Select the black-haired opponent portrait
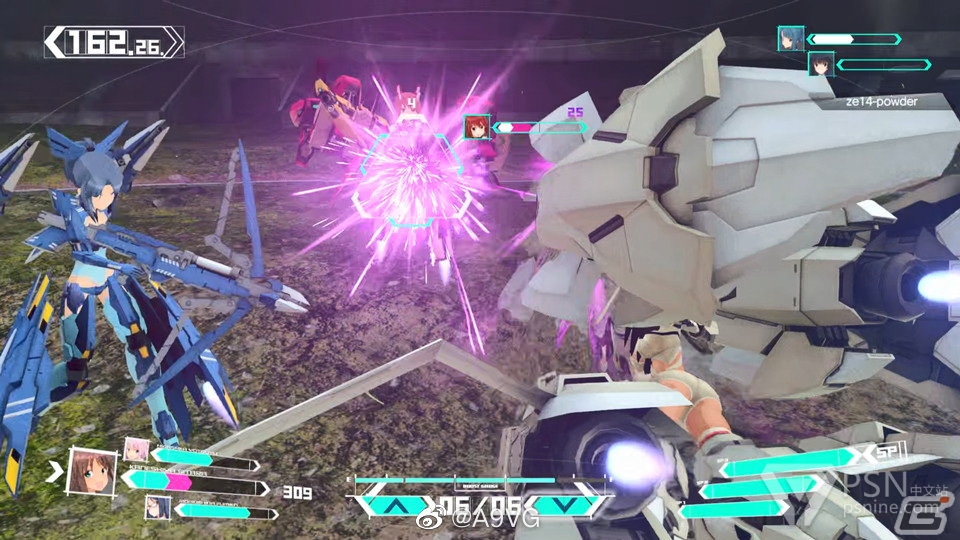Image resolution: width=960 pixels, height=540 pixels. click(x=820, y=65)
